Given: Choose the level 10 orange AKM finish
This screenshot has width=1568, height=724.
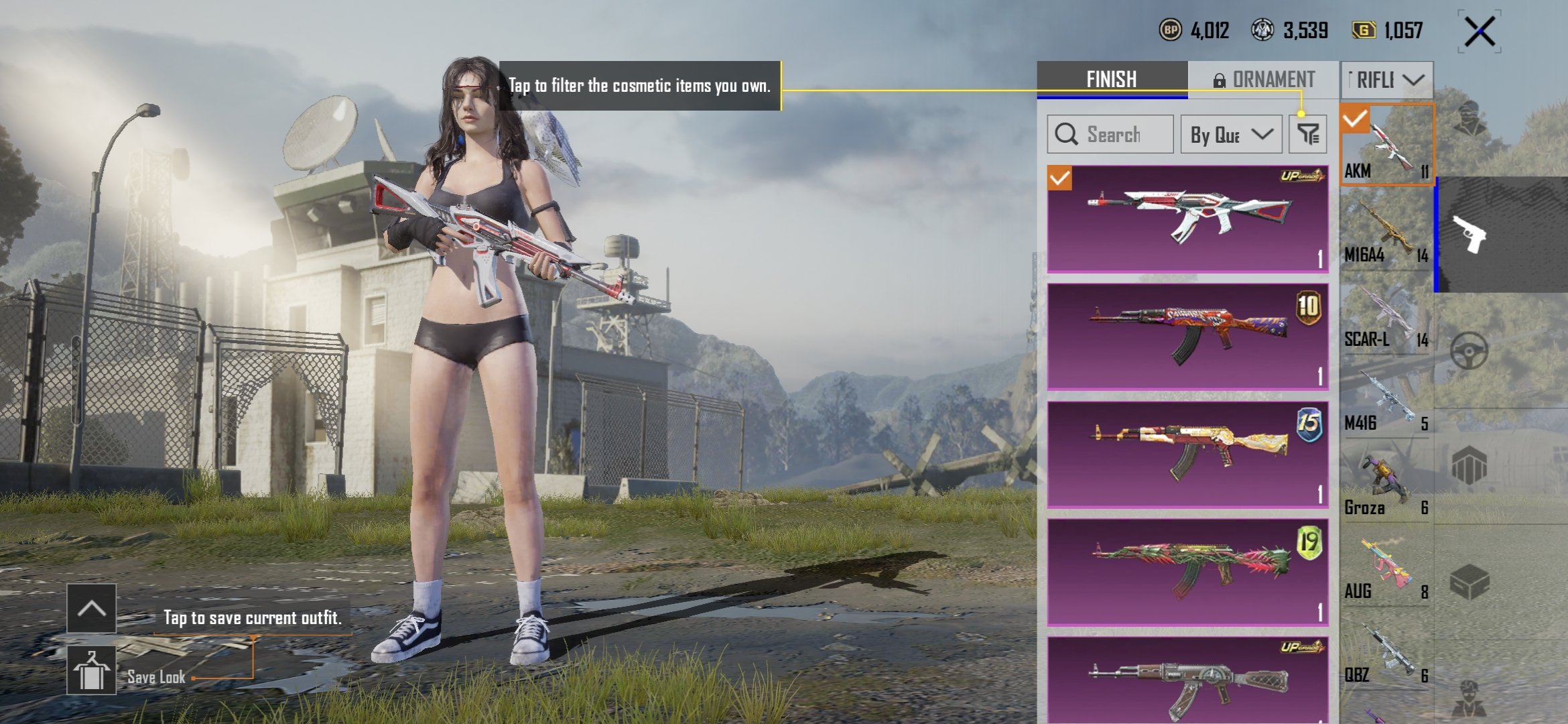Looking at the screenshot, I should tap(1187, 337).
